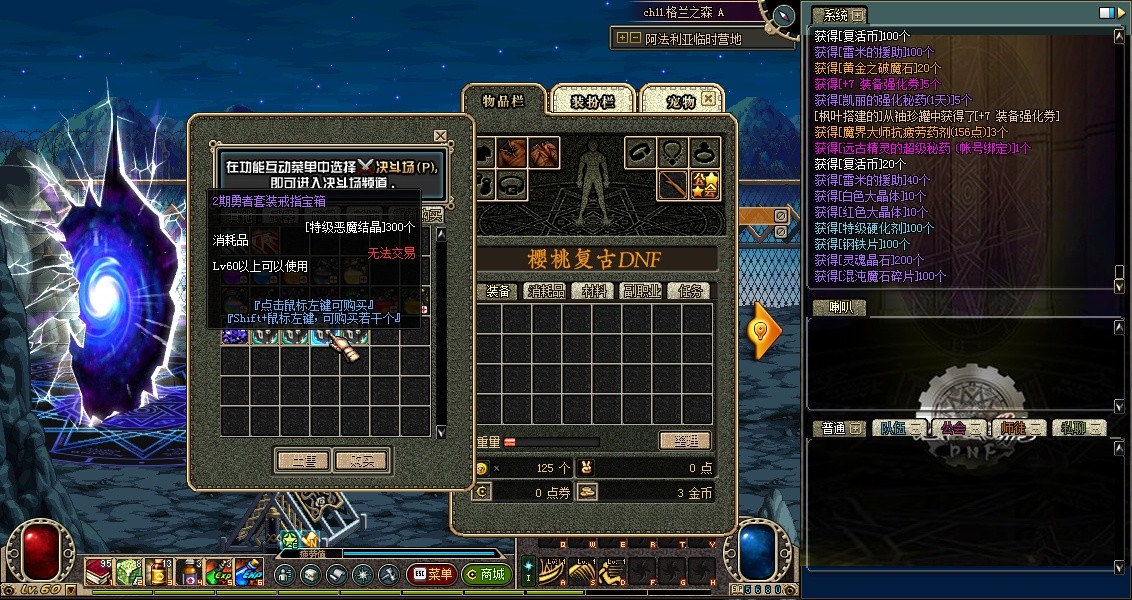Show the 材料 materials category
Screen dimensions: 1132x600
[x=596, y=291]
